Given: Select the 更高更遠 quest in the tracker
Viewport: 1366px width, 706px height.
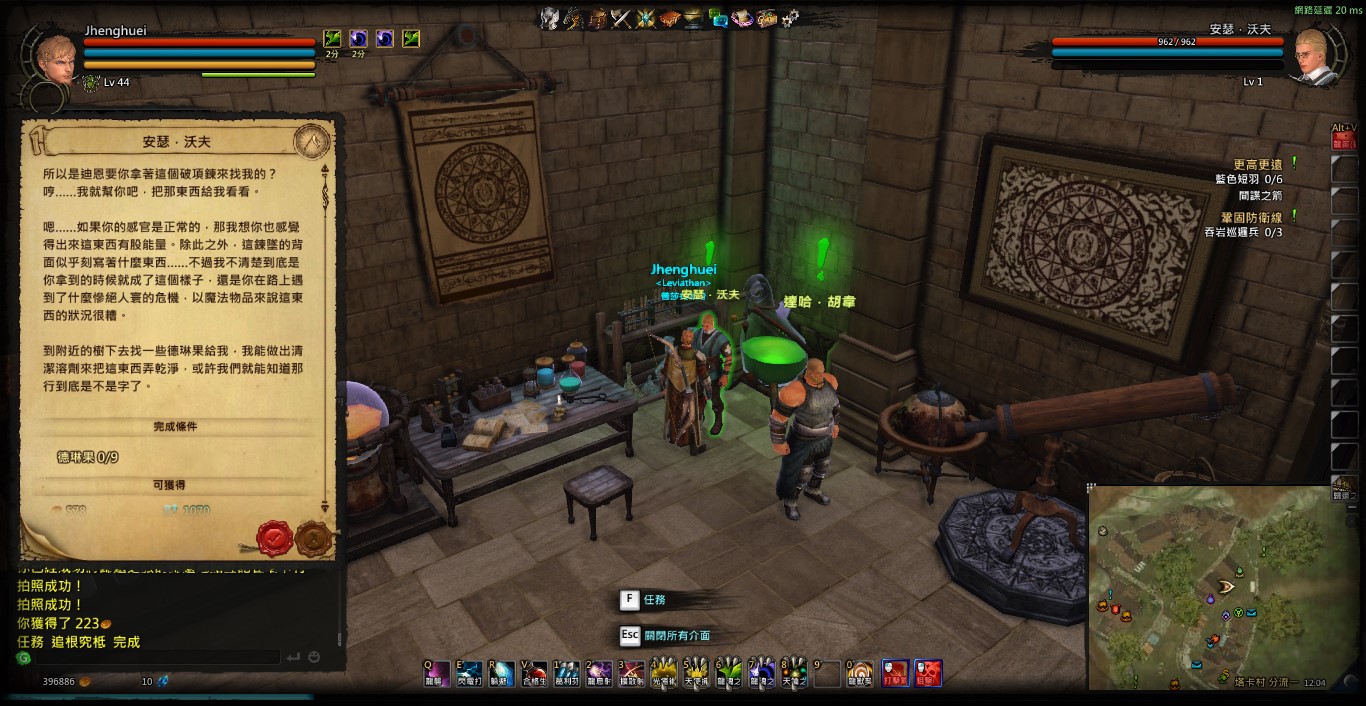Looking at the screenshot, I should tap(1257, 164).
